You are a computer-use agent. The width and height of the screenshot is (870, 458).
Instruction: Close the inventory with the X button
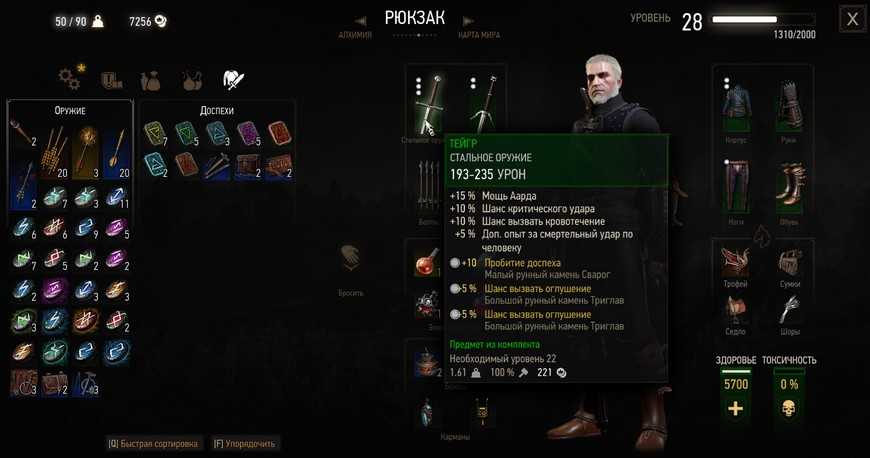pyautogui.click(x=851, y=19)
